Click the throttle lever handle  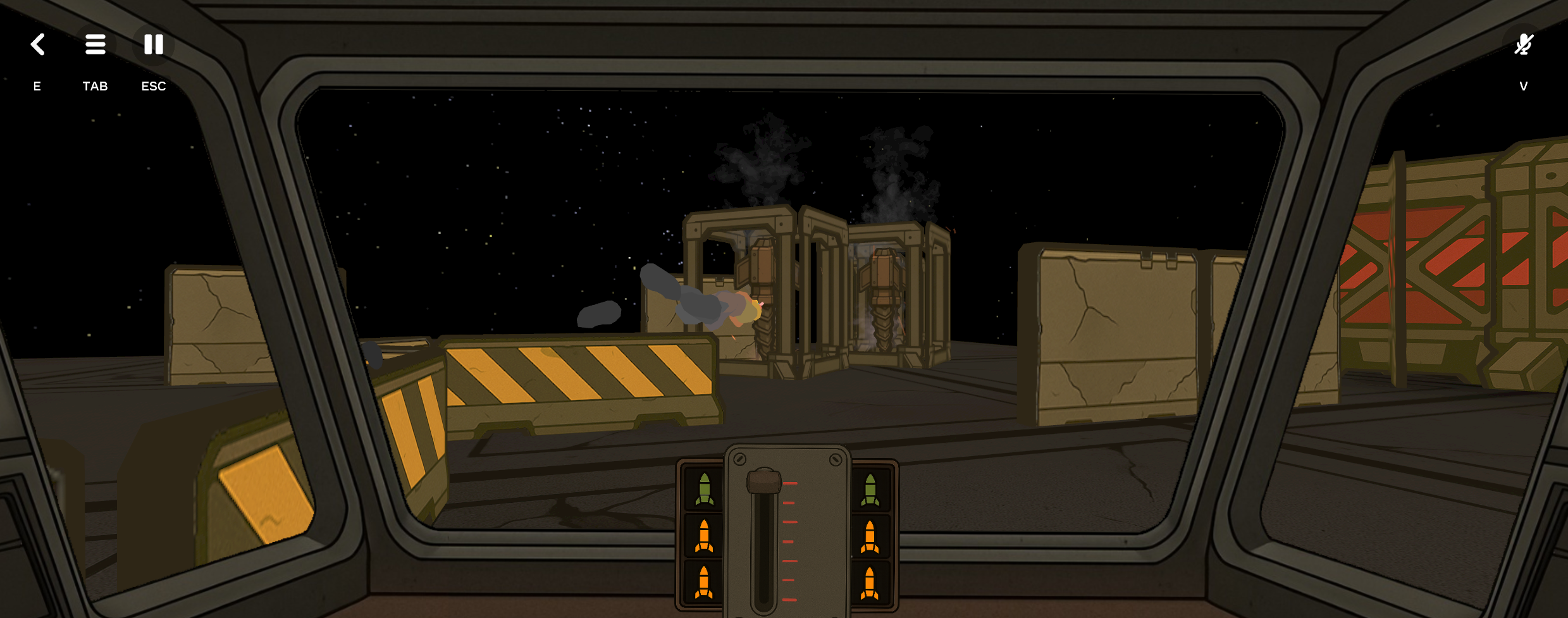pyautogui.click(x=764, y=481)
